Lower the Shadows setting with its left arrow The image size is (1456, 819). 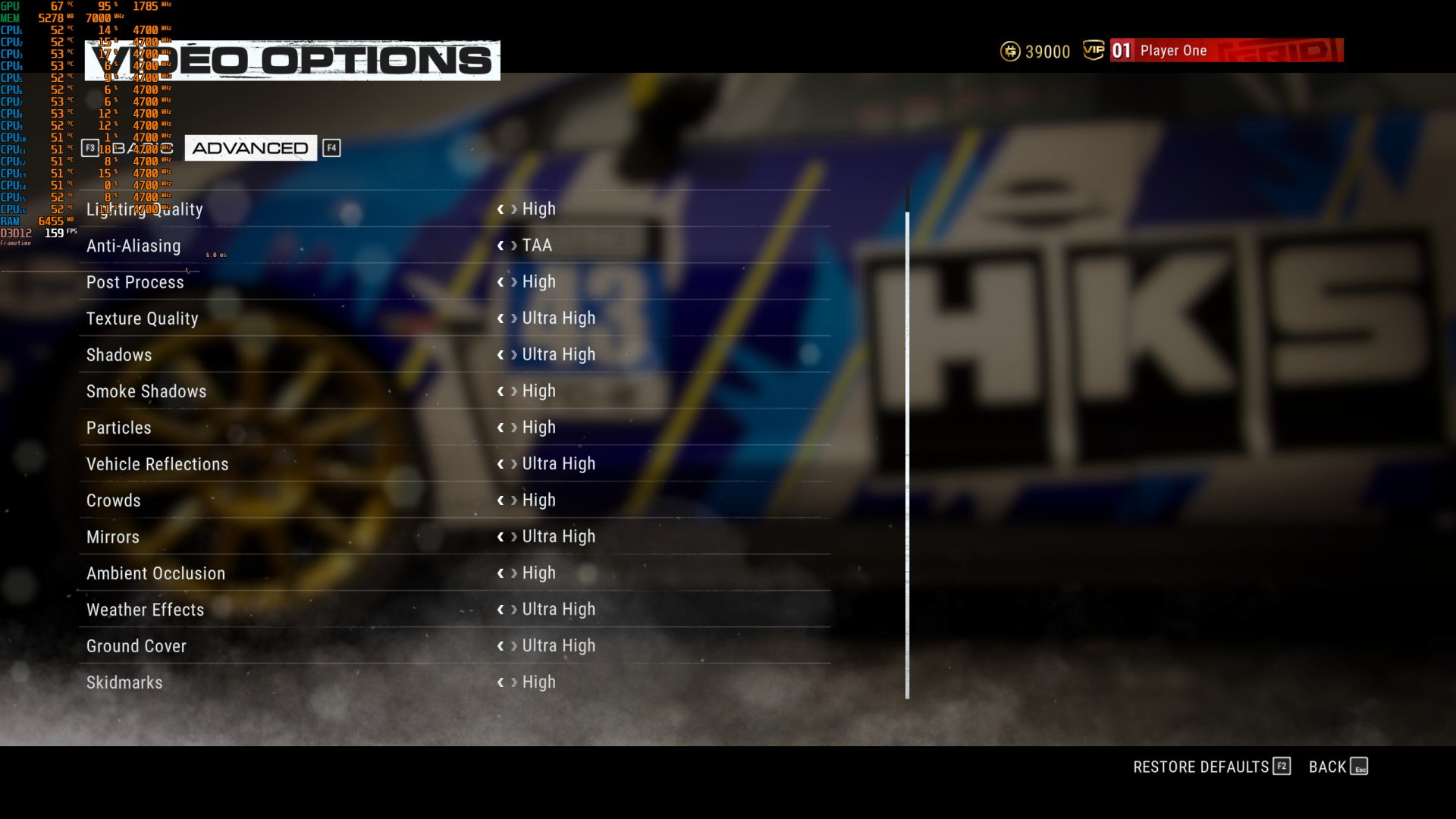(500, 354)
